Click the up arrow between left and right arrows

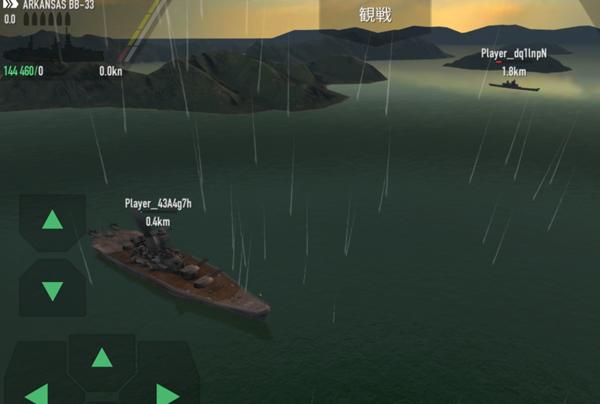point(101,358)
